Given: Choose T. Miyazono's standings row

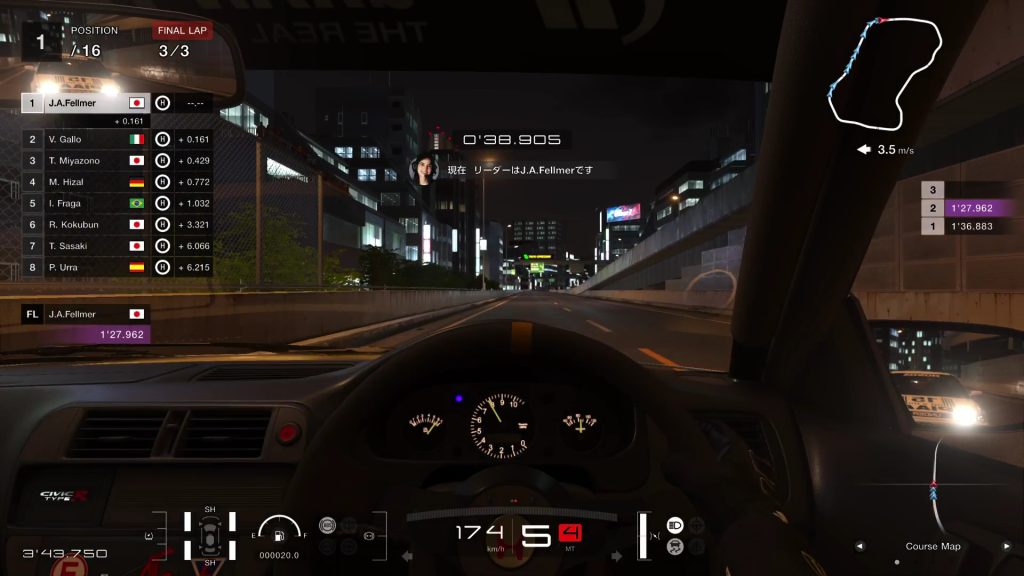Looking at the screenshot, I should click(85, 161).
